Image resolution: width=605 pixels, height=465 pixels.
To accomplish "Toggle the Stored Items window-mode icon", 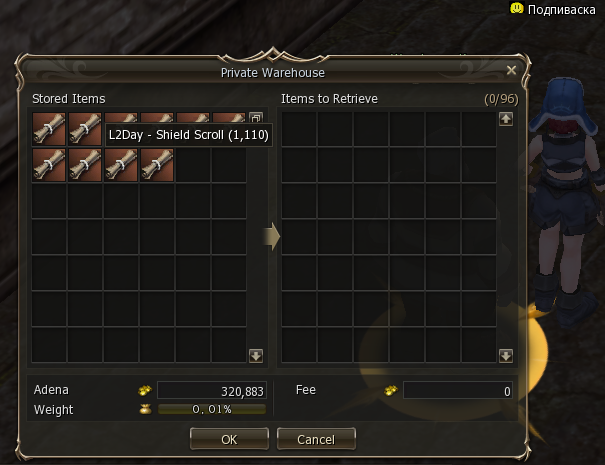I will [x=255, y=118].
